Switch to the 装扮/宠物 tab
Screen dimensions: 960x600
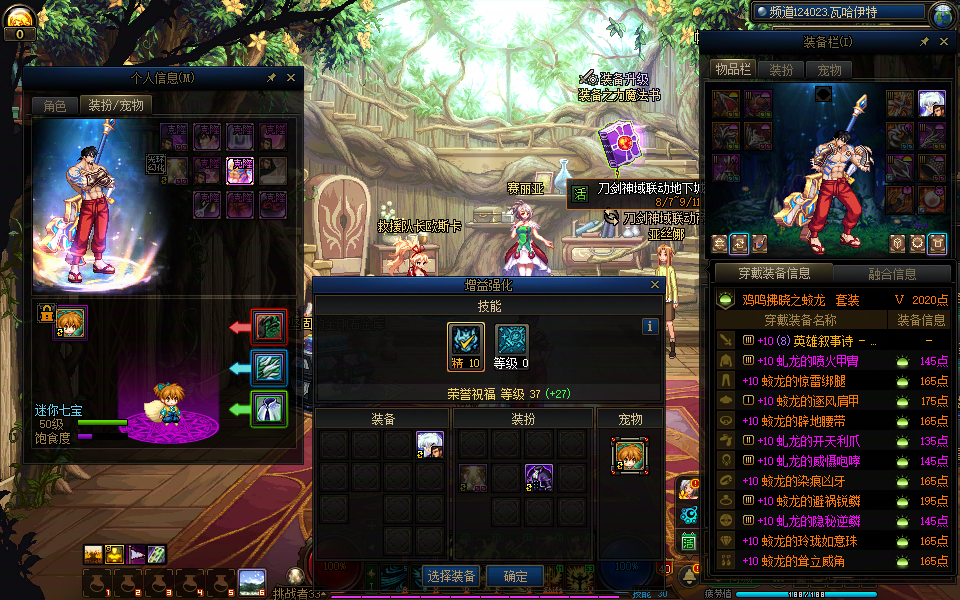coord(115,105)
